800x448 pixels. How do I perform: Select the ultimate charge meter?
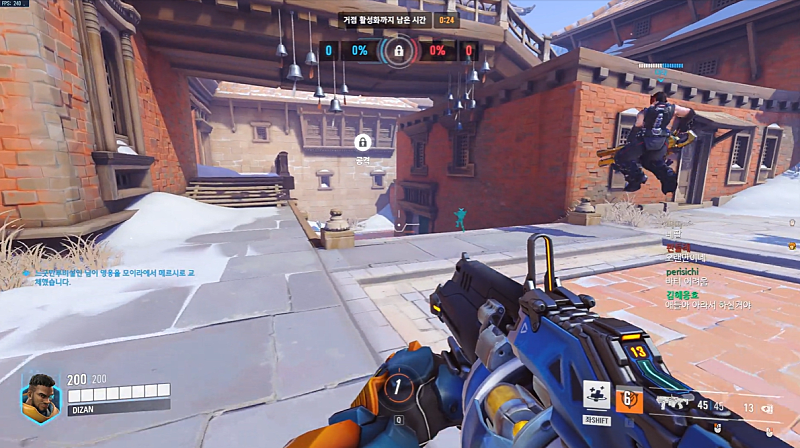tap(400, 385)
